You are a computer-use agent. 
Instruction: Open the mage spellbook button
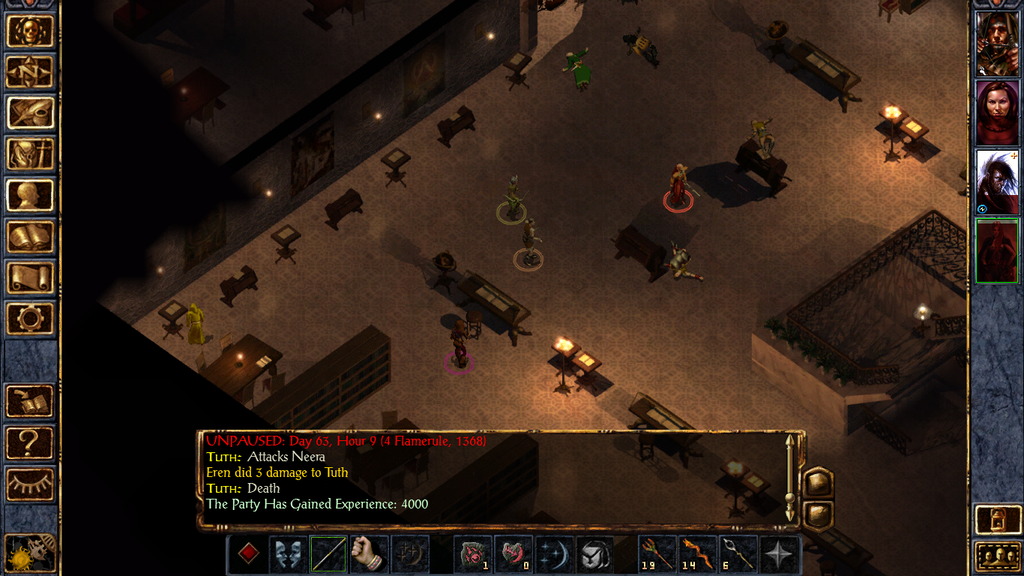point(30,237)
